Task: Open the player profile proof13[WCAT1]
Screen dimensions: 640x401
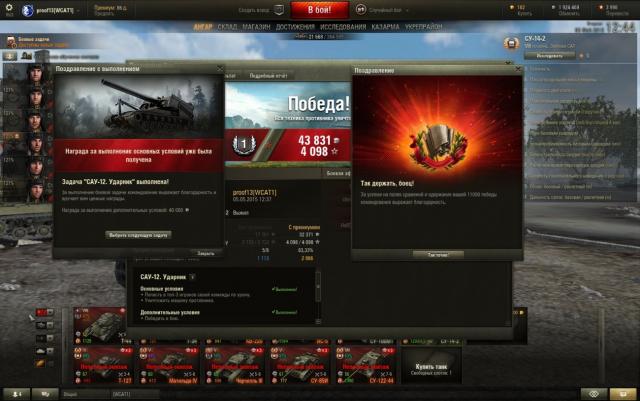Action: (56, 11)
